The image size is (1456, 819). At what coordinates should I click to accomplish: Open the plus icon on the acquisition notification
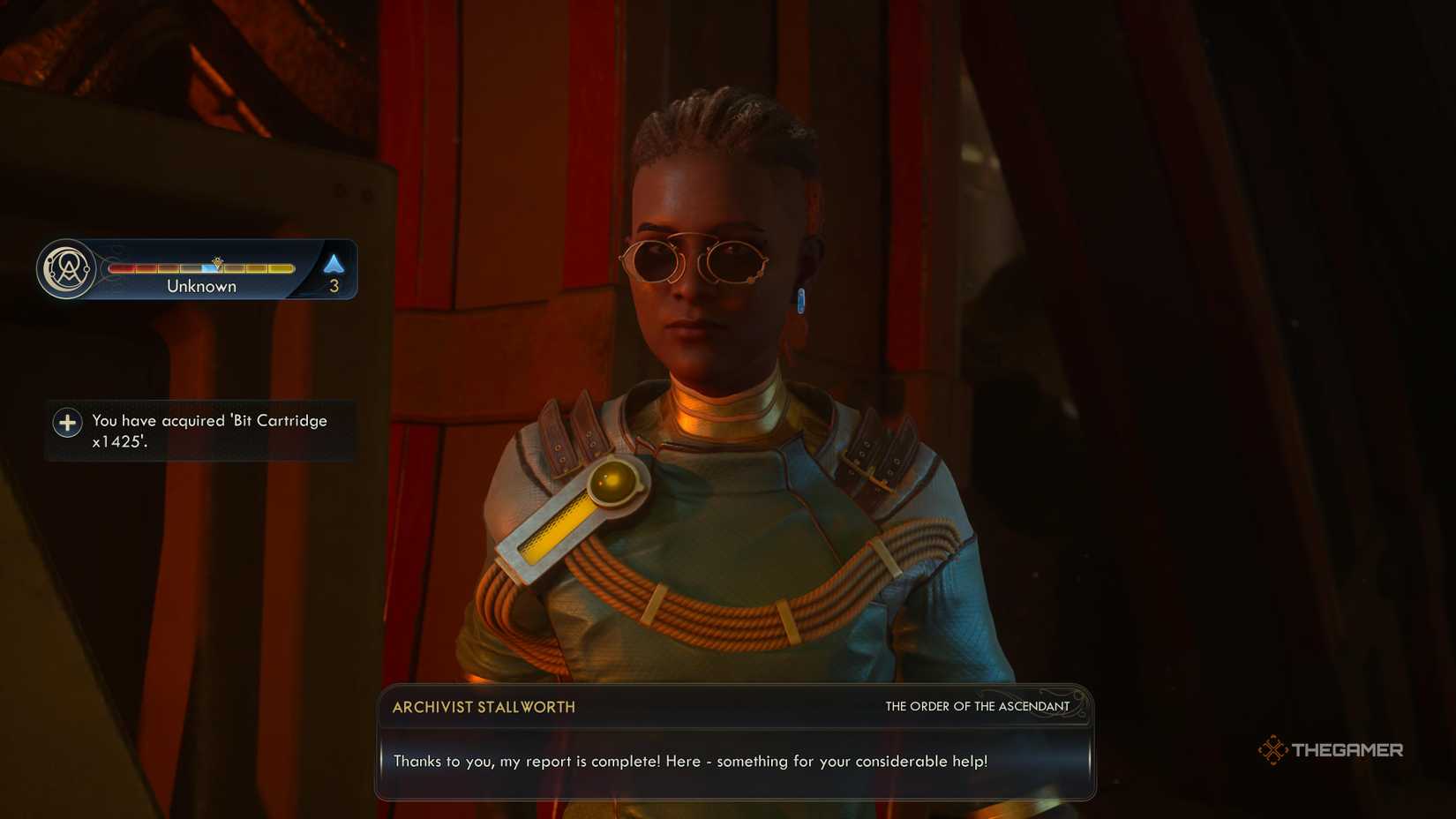coord(67,422)
